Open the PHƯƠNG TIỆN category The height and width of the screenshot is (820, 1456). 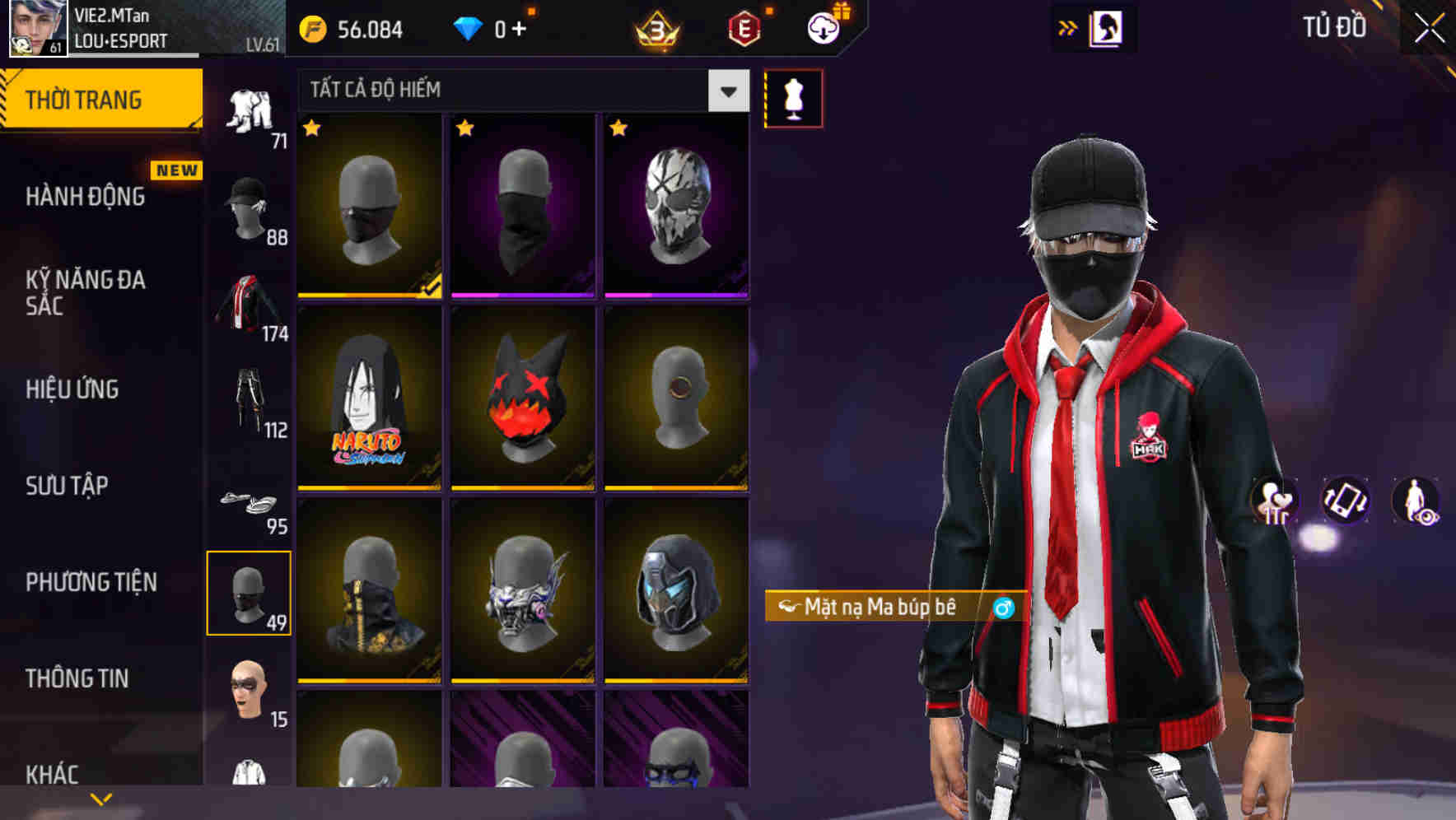pos(91,581)
